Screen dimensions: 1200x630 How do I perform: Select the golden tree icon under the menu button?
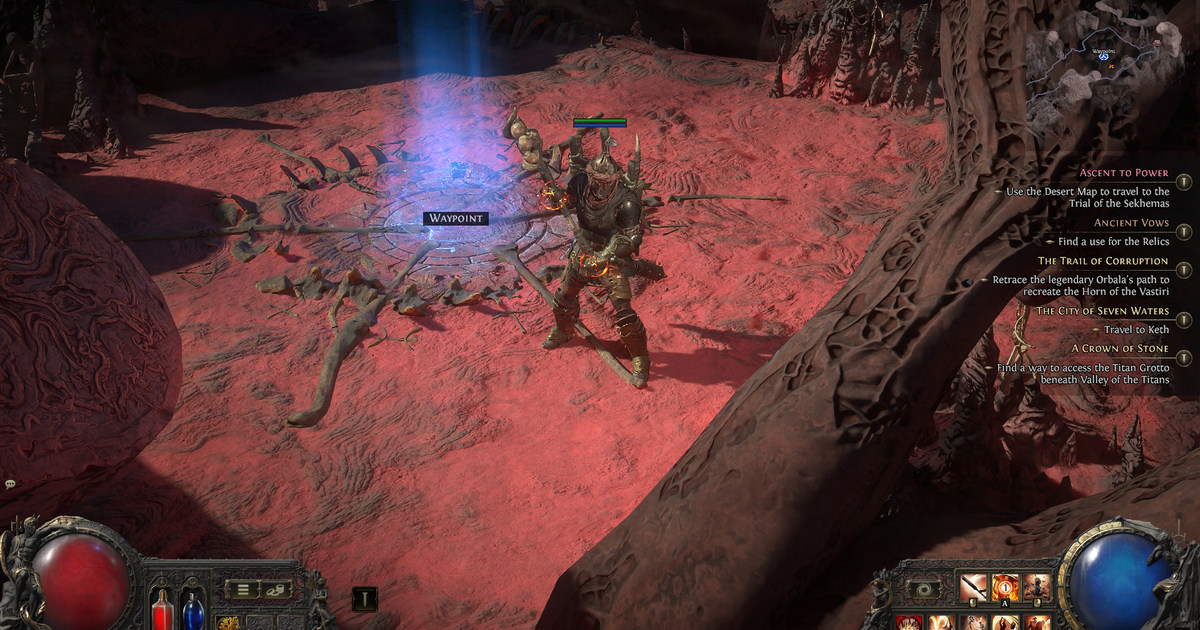[x=227, y=623]
